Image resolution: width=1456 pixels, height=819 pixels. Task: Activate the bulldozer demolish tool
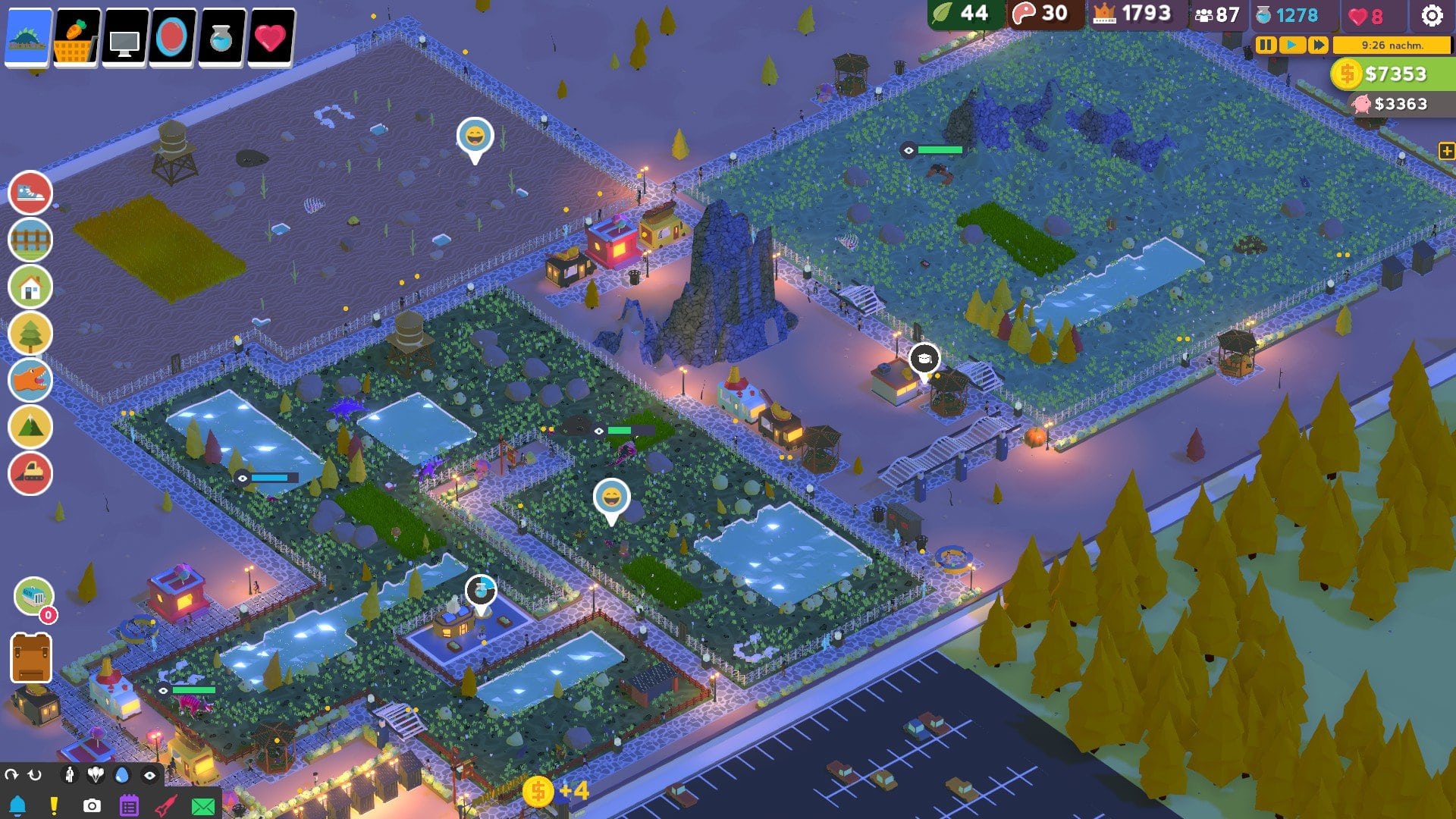pyautogui.click(x=30, y=473)
